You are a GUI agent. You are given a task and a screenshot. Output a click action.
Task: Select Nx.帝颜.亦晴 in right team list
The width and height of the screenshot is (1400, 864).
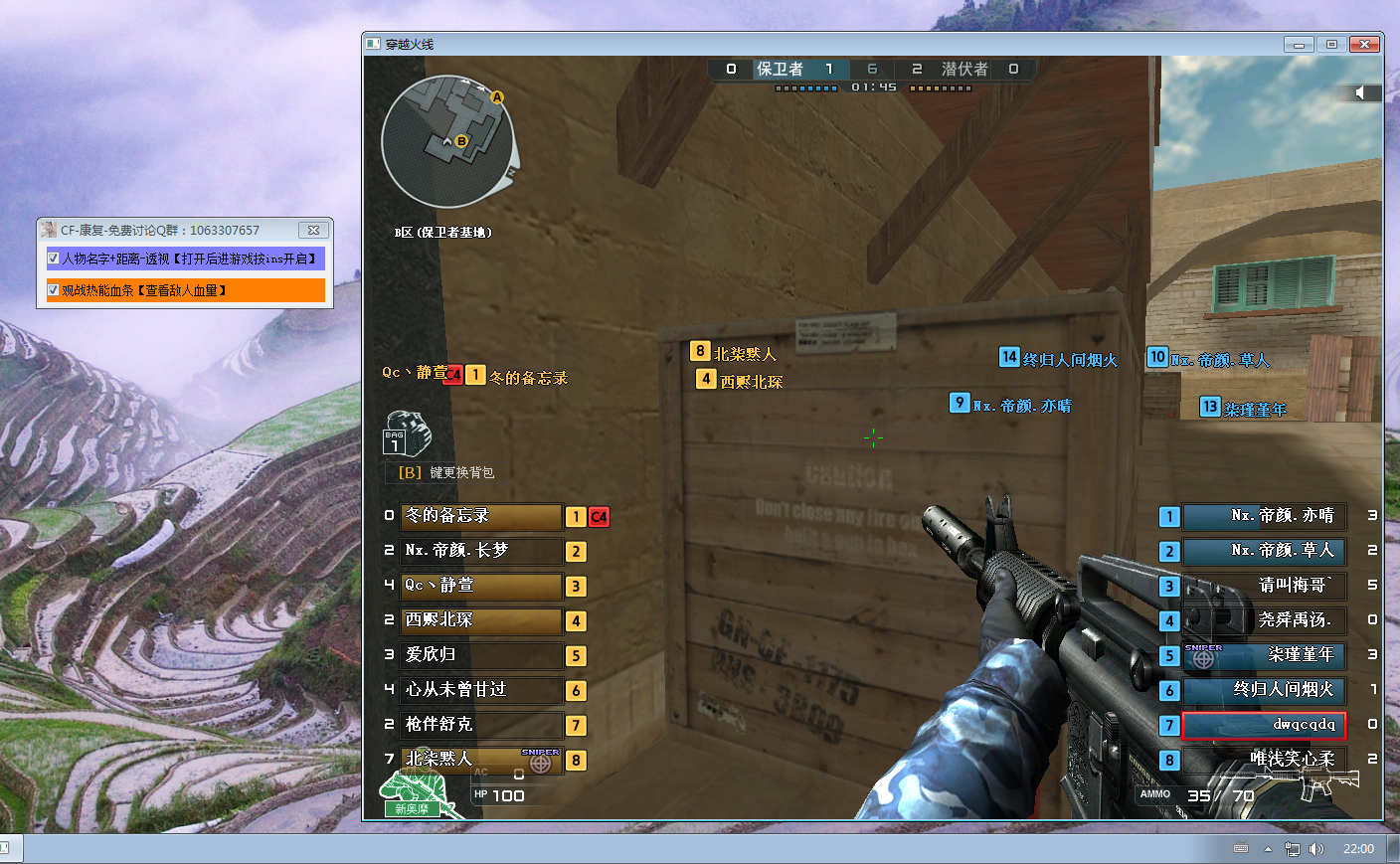(x=1263, y=516)
